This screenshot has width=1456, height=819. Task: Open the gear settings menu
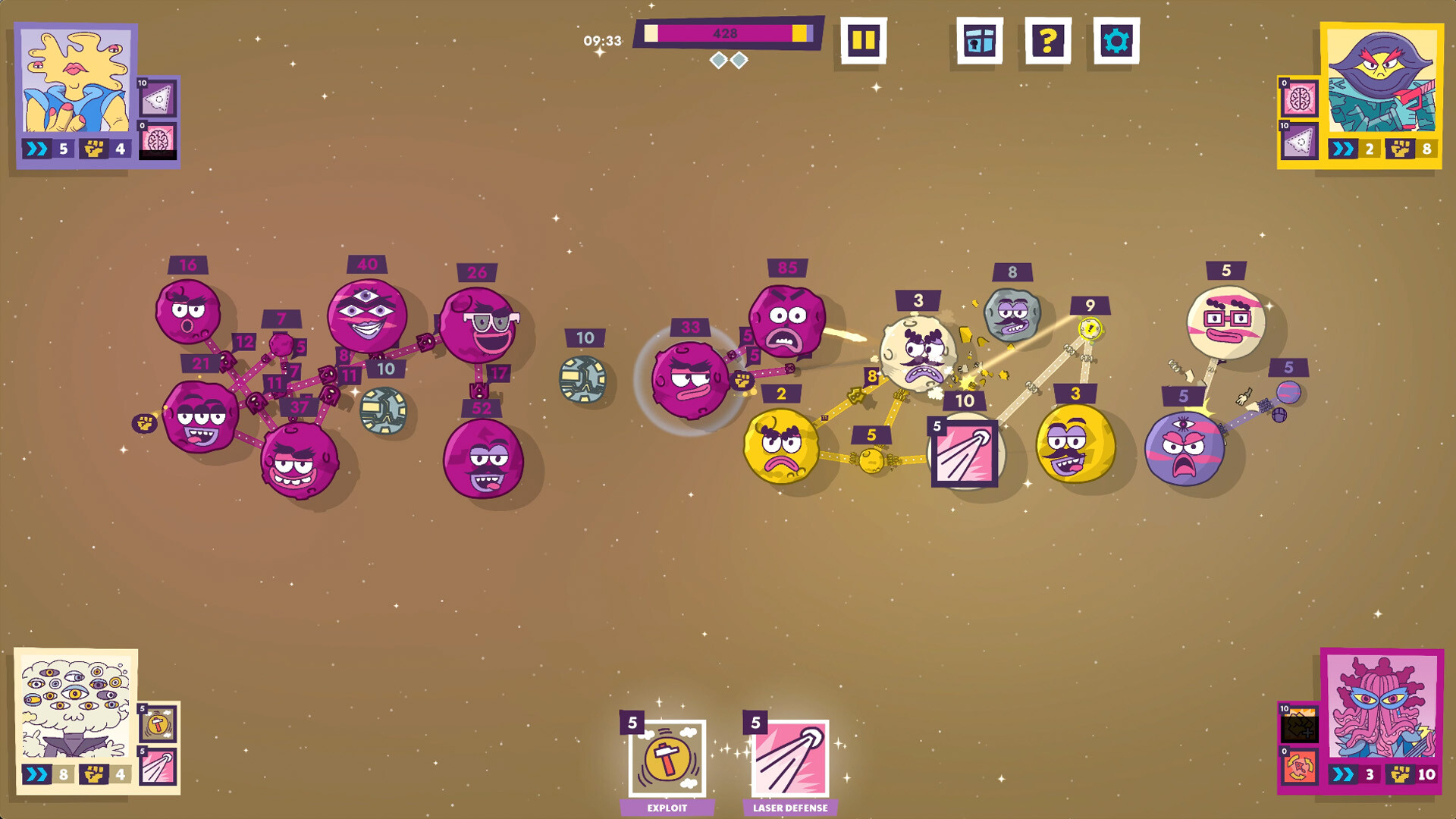tap(1116, 41)
